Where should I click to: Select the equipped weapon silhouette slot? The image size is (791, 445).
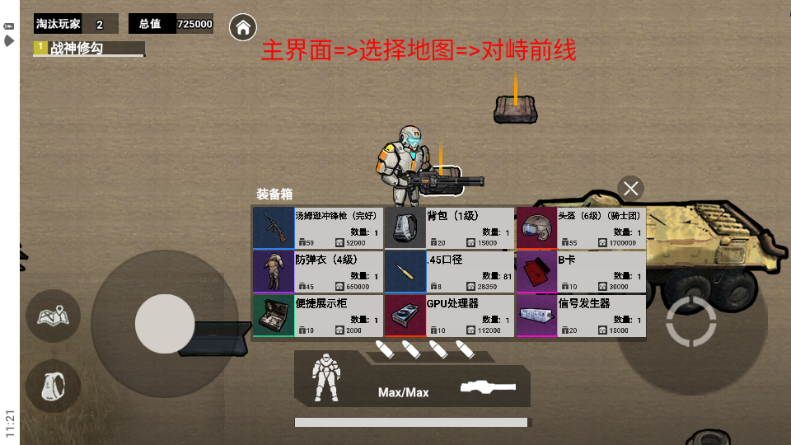coord(488,386)
